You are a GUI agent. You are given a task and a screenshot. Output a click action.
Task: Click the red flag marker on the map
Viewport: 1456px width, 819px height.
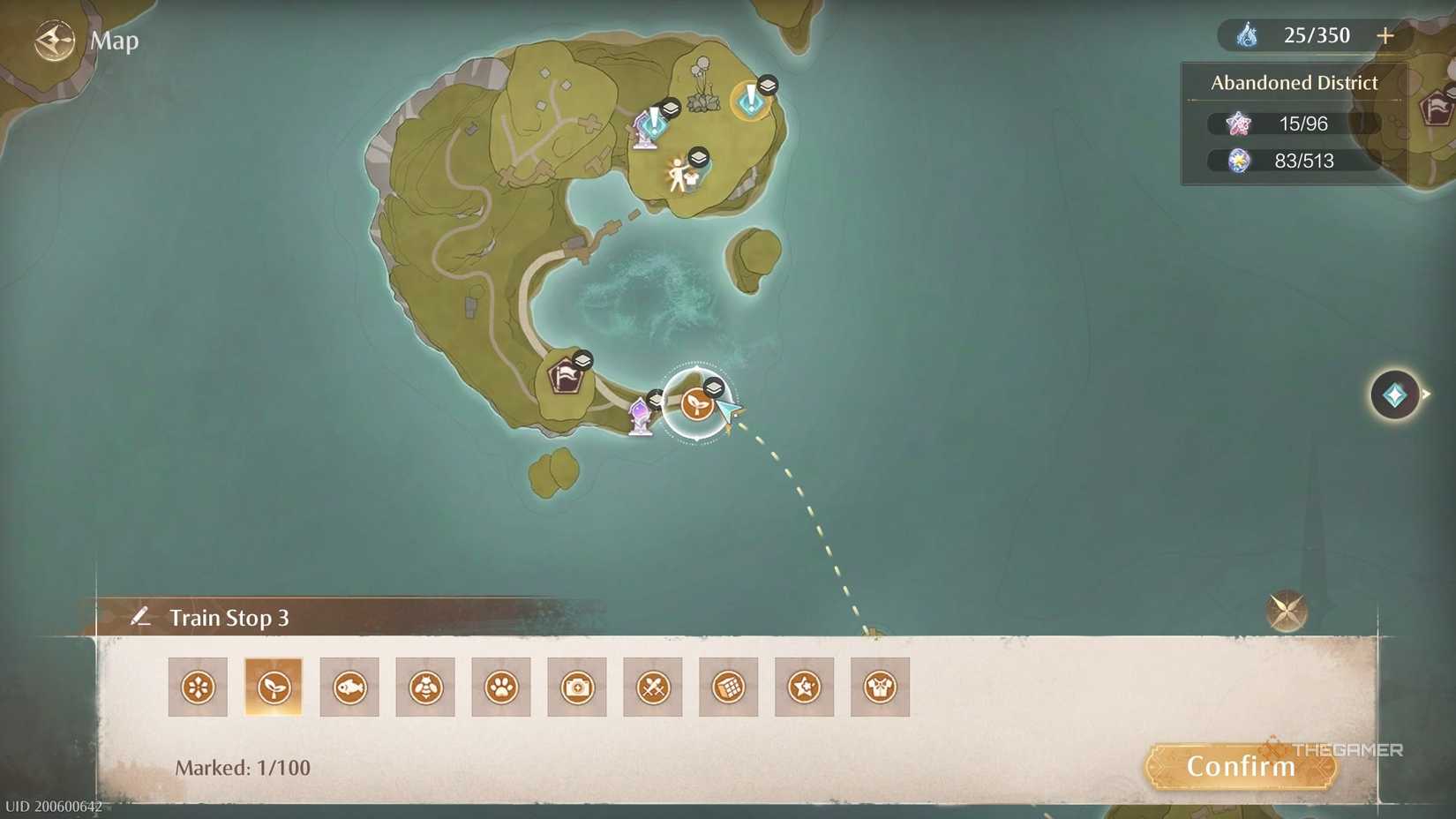[x=565, y=374]
